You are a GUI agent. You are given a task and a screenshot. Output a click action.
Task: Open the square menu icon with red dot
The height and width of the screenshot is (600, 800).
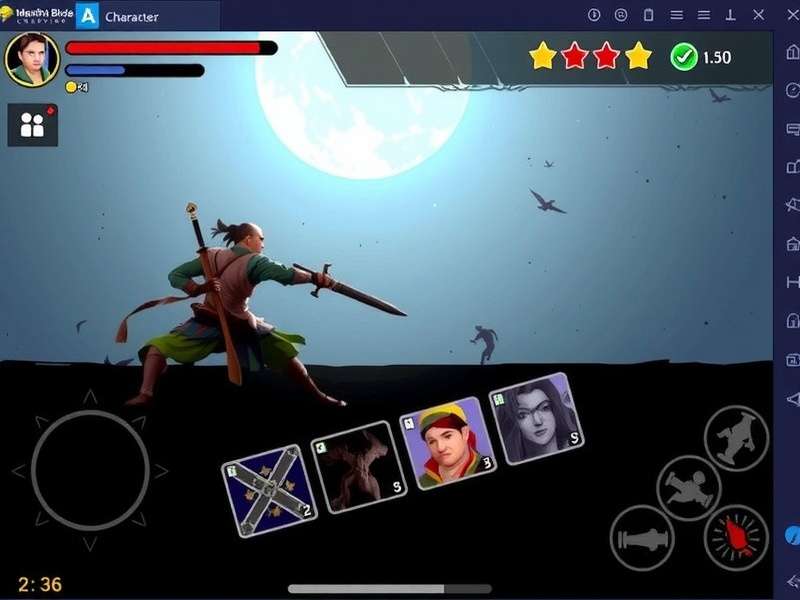tap(33, 125)
